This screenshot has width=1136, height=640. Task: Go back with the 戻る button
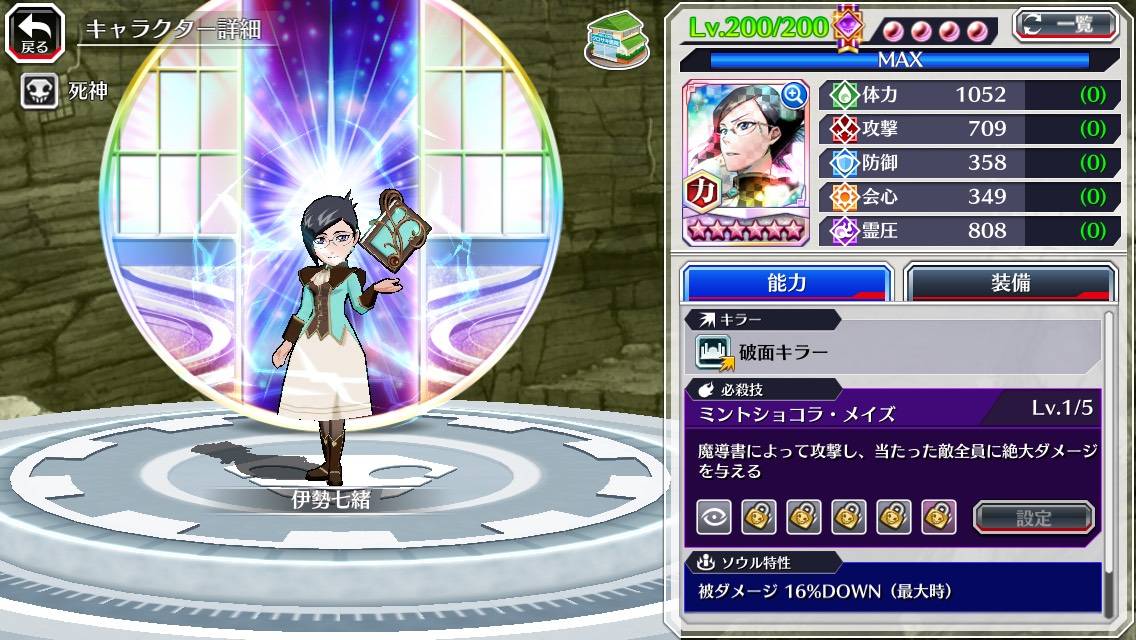click(x=35, y=32)
